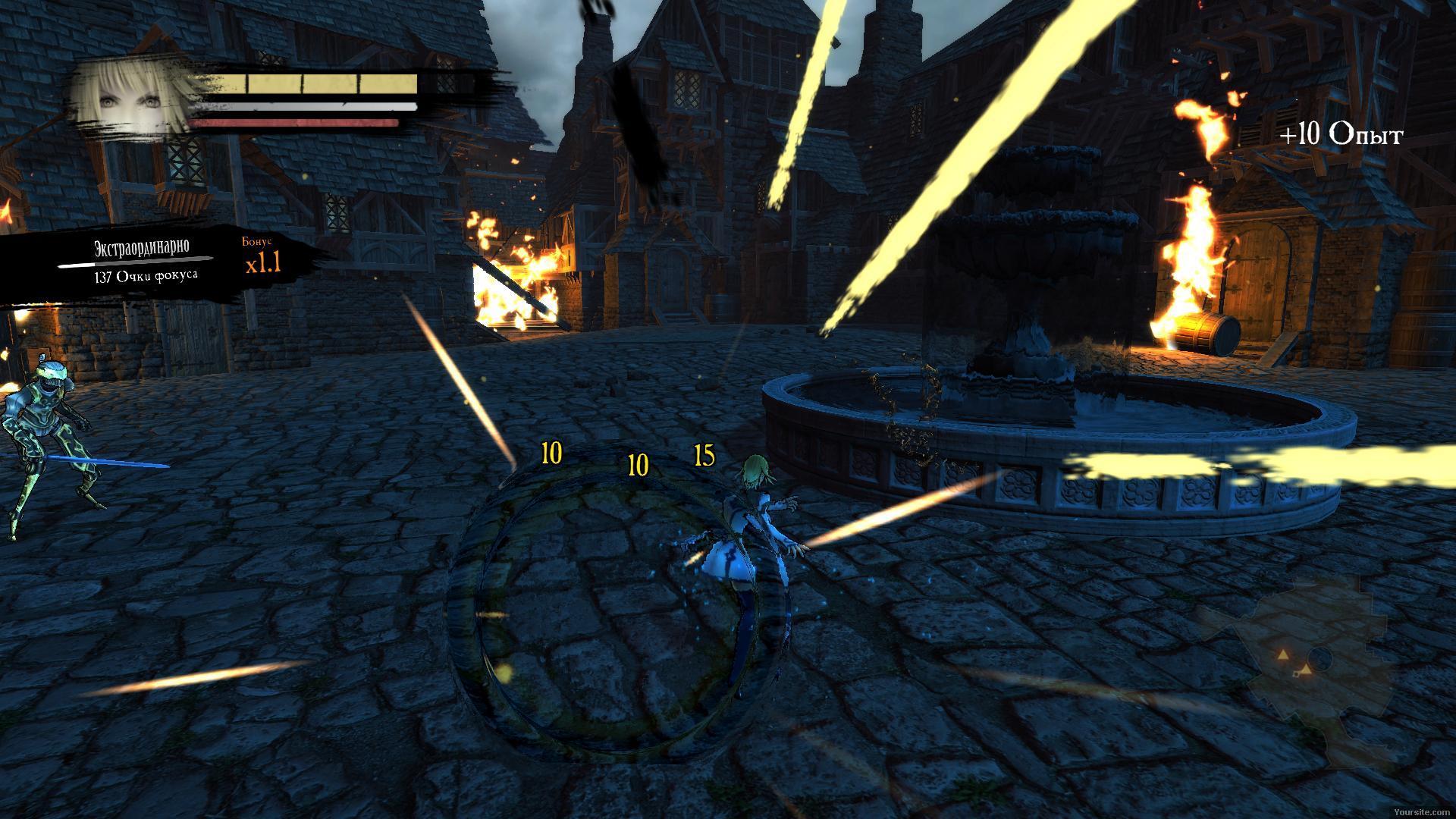Screen dimensions: 1456x819
Task: Select the Экстраординарно combo rank panel
Action: click(143, 262)
